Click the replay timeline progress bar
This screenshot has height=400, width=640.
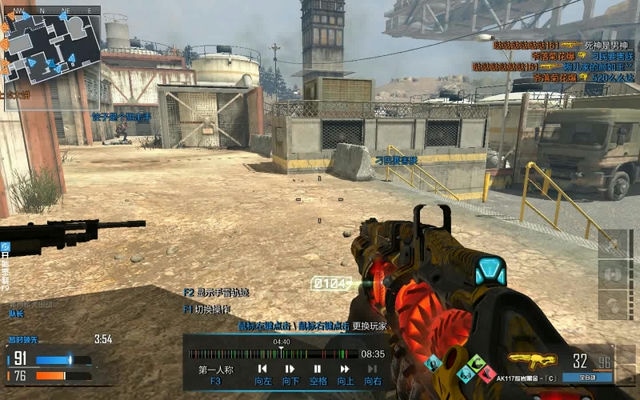(x=272, y=353)
